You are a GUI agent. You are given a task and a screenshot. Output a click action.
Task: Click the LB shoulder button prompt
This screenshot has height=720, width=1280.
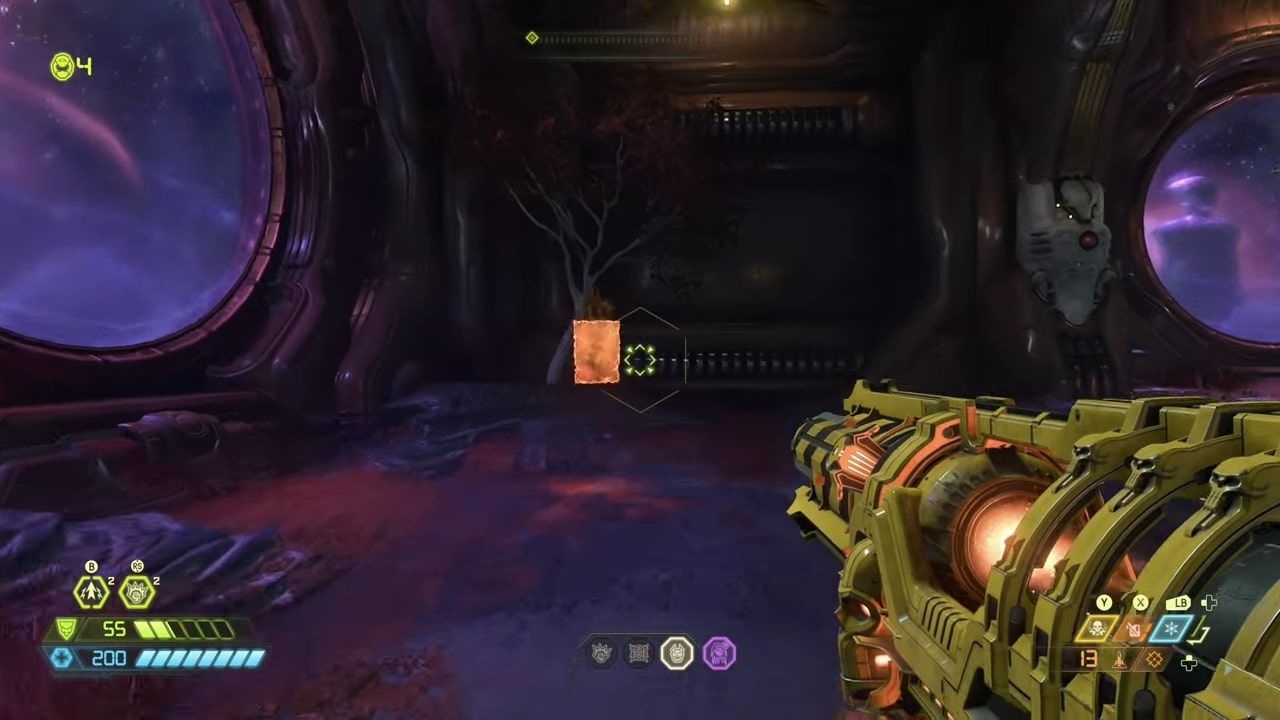[x=1178, y=603]
